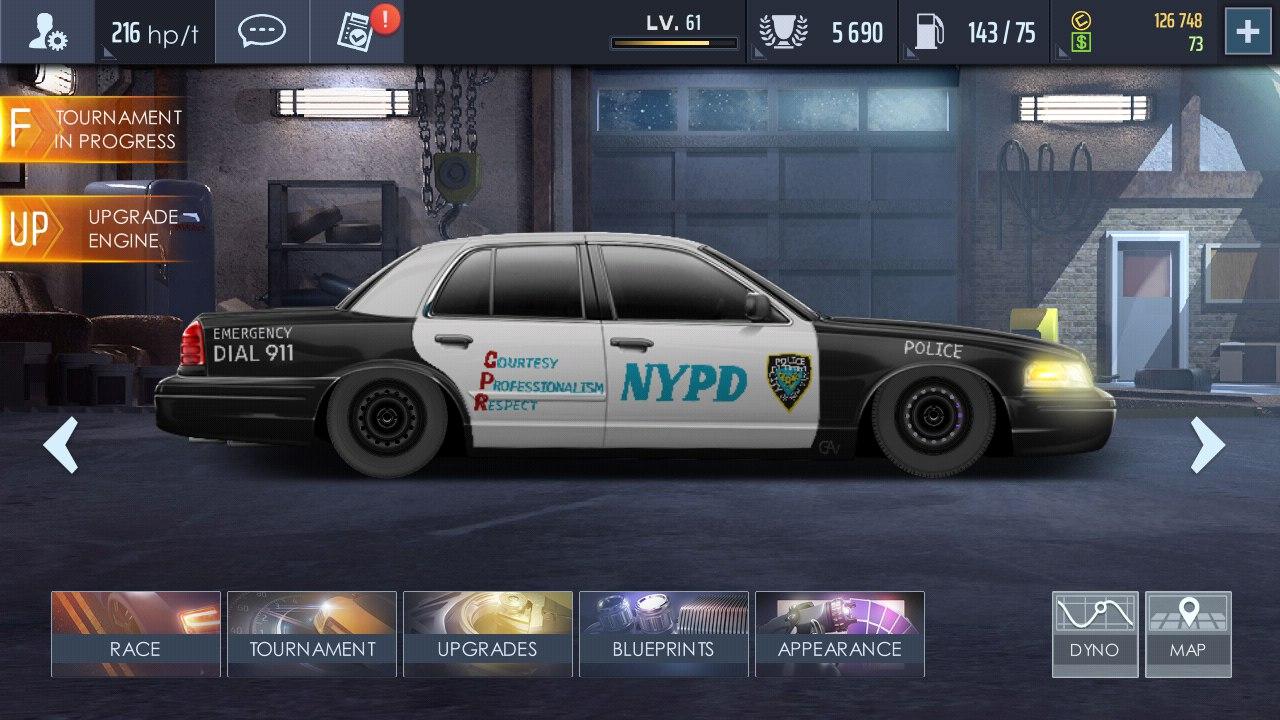This screenshot has height=720, width=1280.
Task: Click the plus button to buy currency
Action: (x=1246, y=31)
